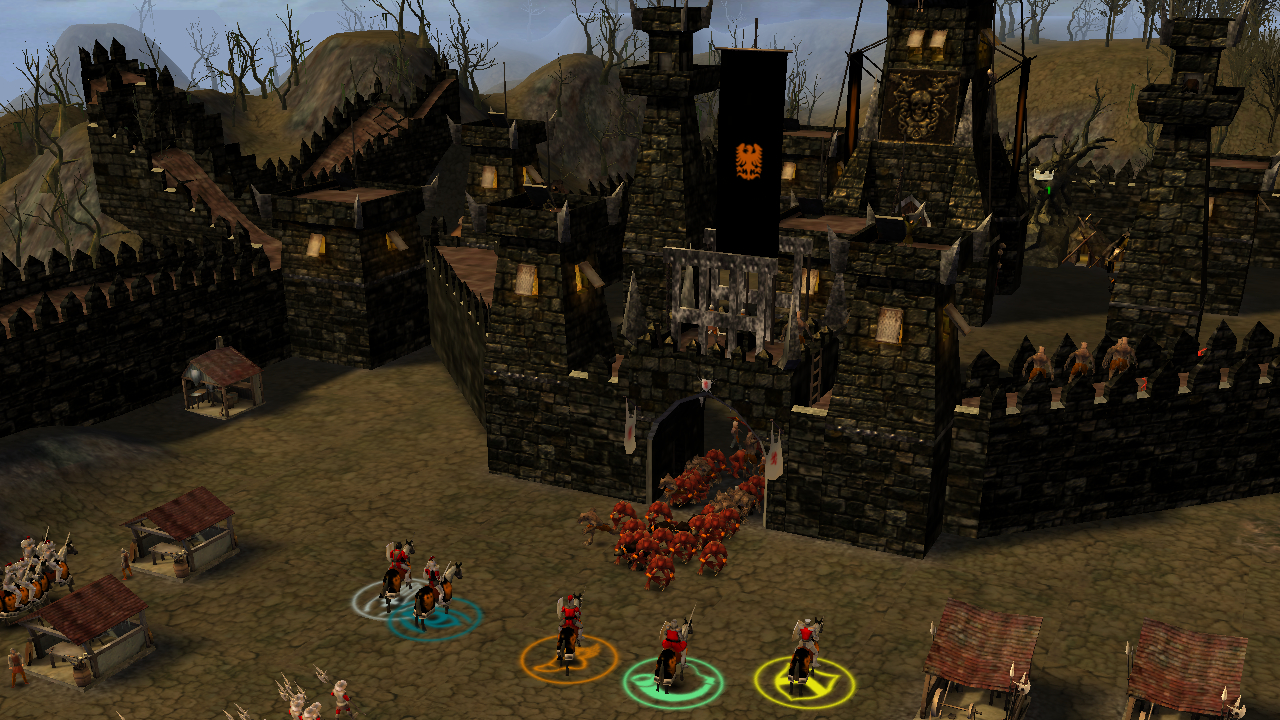The width and height of the screenshot is (1280, 720).
Task: Select the horseman with the white ring
Action: 396,570
